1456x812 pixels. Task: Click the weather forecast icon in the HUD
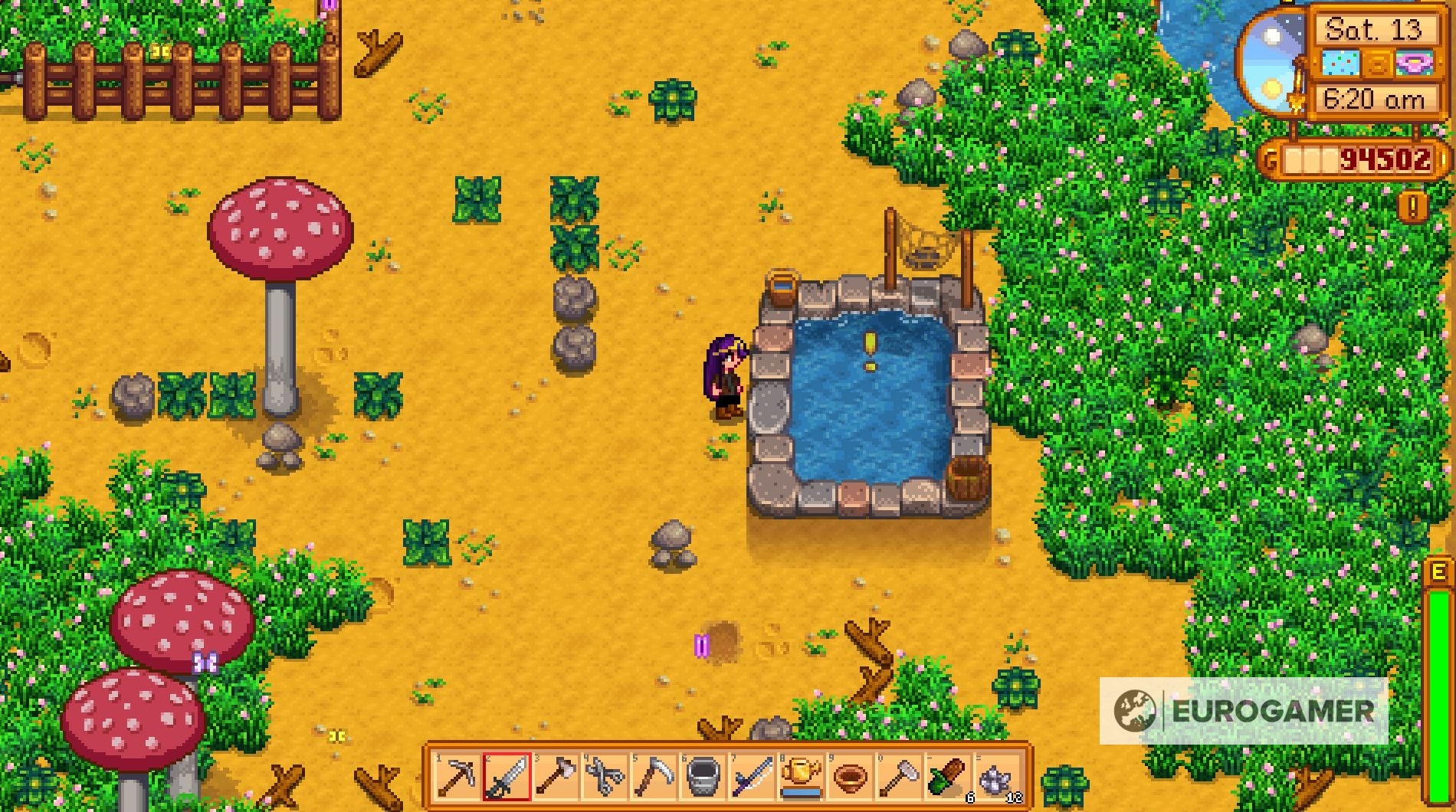coord(1340,62)
